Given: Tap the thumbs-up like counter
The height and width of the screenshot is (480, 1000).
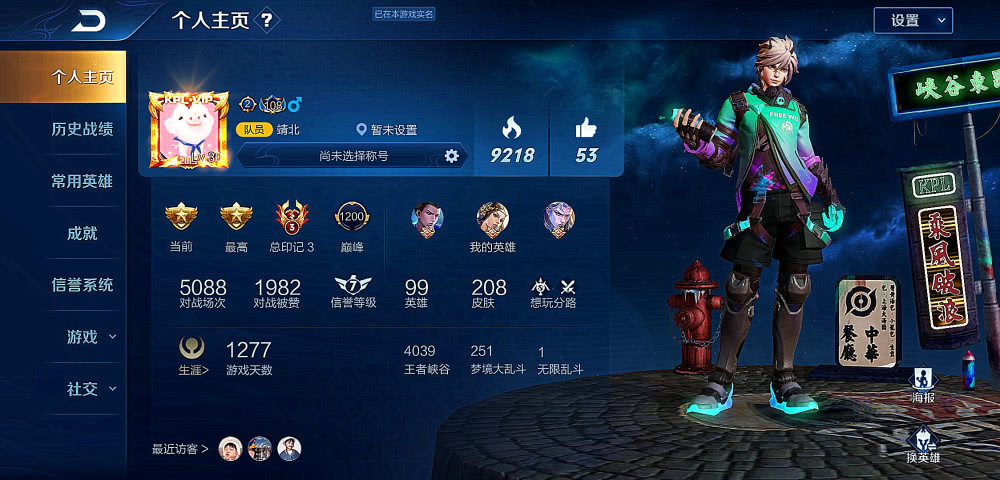Looking at the screenshot, I should [x=586, y=140].
